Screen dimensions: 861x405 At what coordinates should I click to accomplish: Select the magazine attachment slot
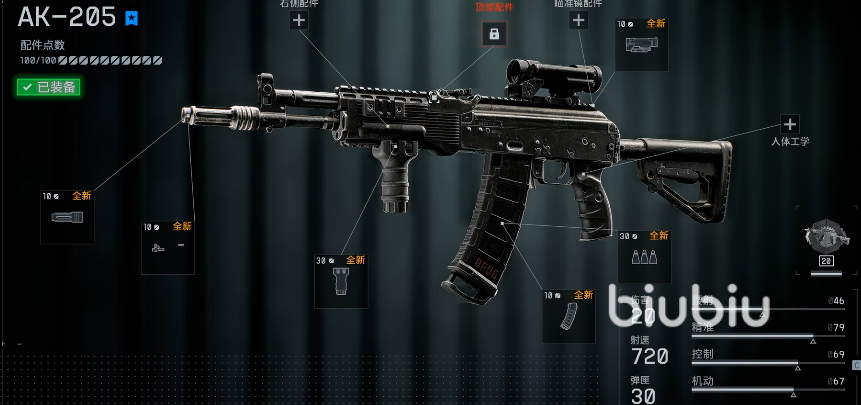point(569,317)
